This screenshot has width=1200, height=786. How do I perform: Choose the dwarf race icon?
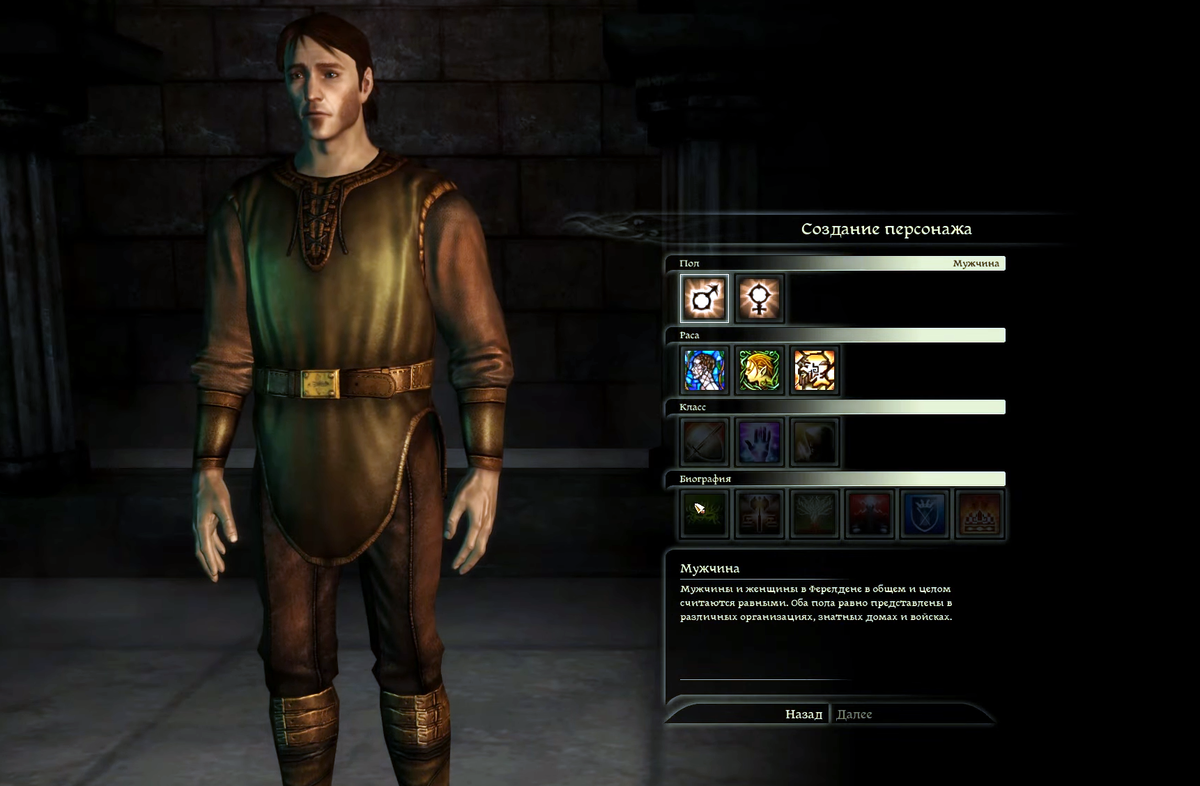tap(815, 370)
